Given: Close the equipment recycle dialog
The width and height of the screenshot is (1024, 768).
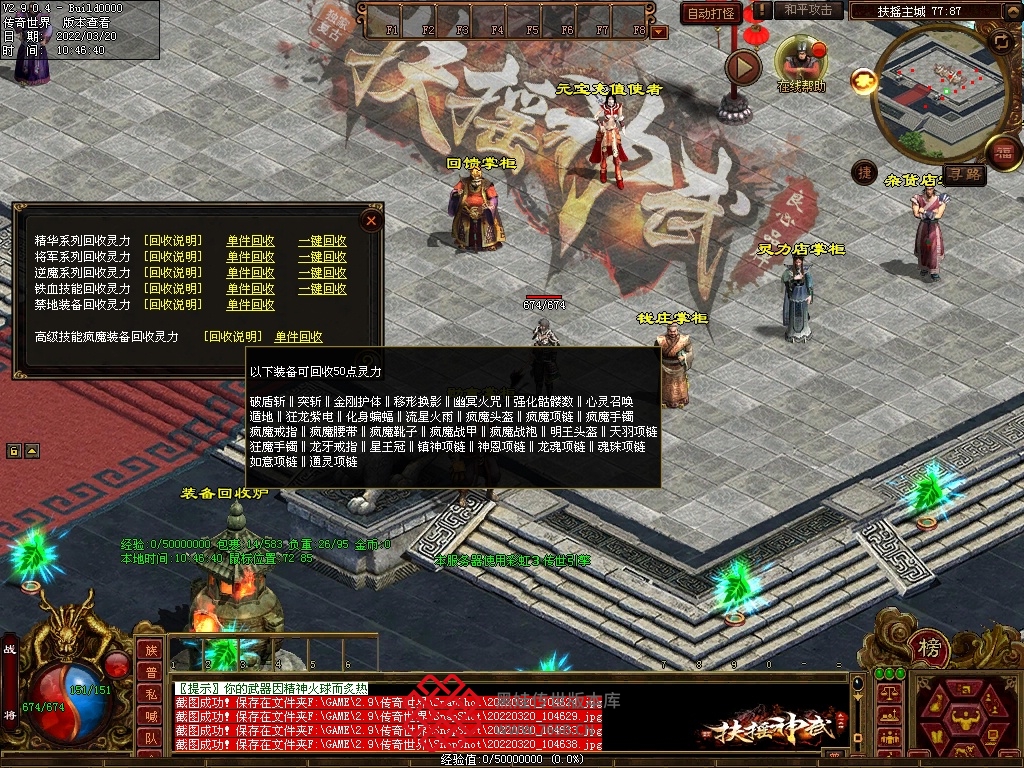Looking at the screenshot, I should coord(371,219).
